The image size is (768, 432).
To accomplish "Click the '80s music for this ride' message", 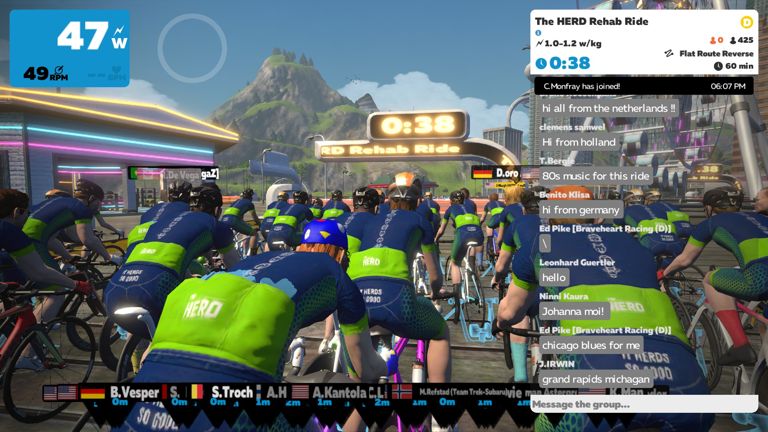I will point(596,176).
